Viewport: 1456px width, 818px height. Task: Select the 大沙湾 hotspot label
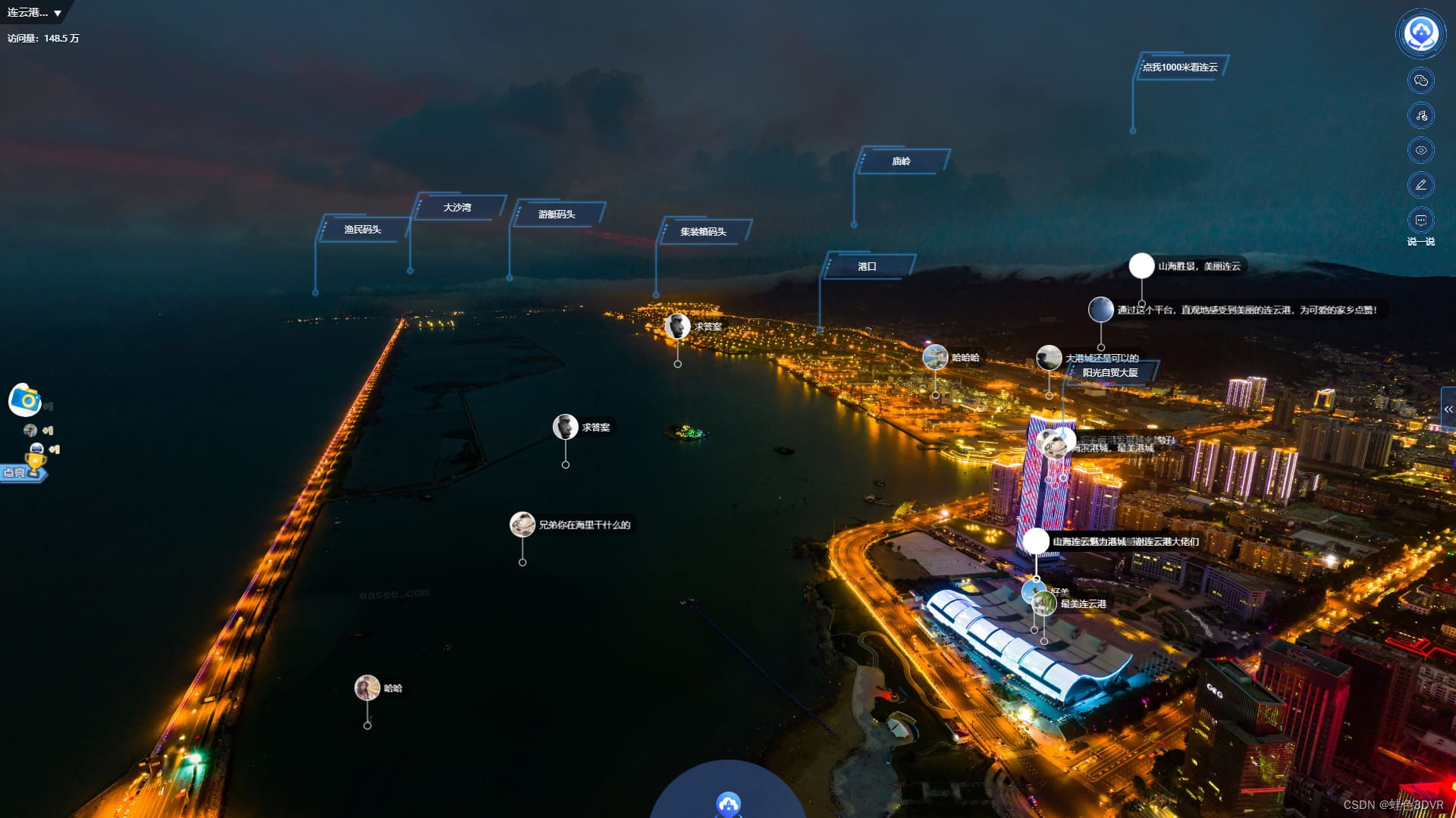[x=457, y=208]
